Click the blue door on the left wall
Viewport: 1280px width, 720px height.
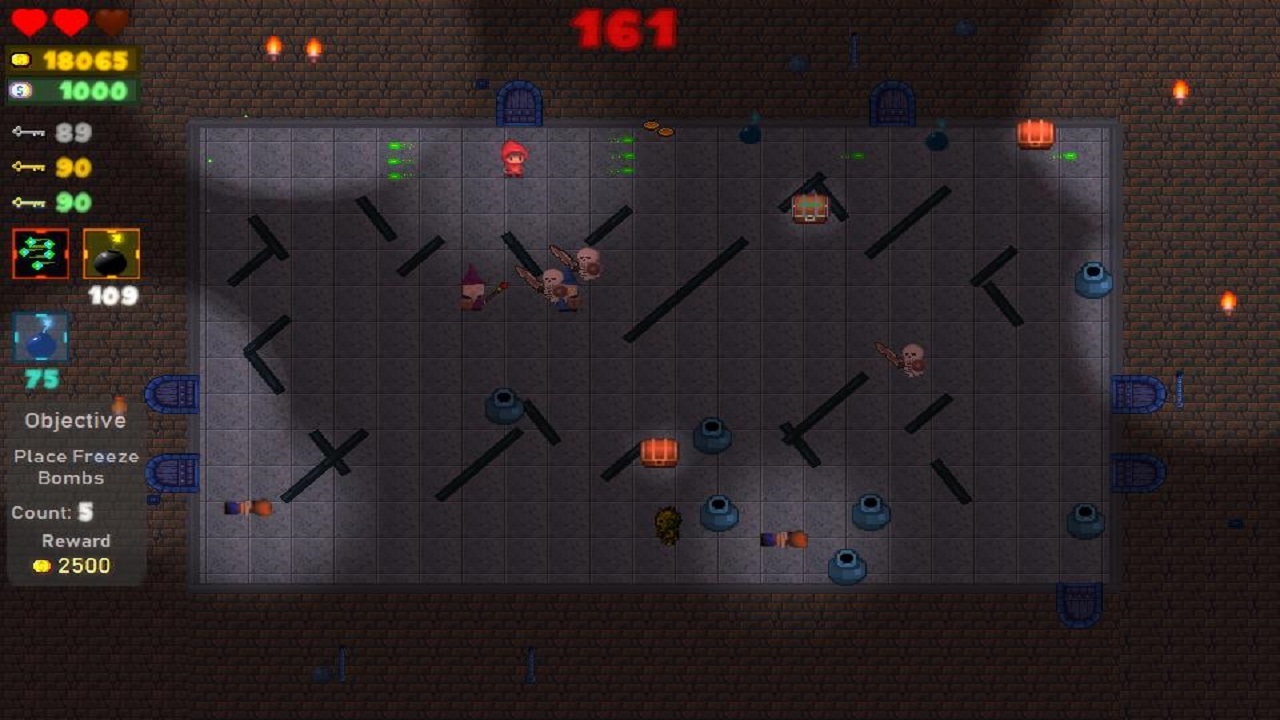coord(176,392)
